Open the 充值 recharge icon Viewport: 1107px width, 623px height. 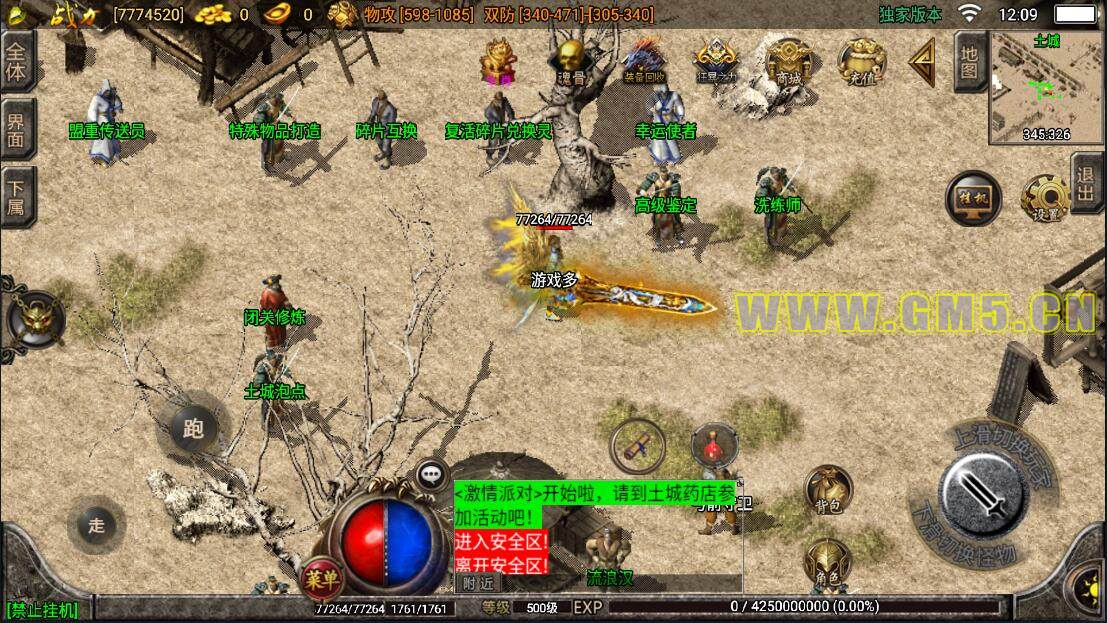[860, 60]
